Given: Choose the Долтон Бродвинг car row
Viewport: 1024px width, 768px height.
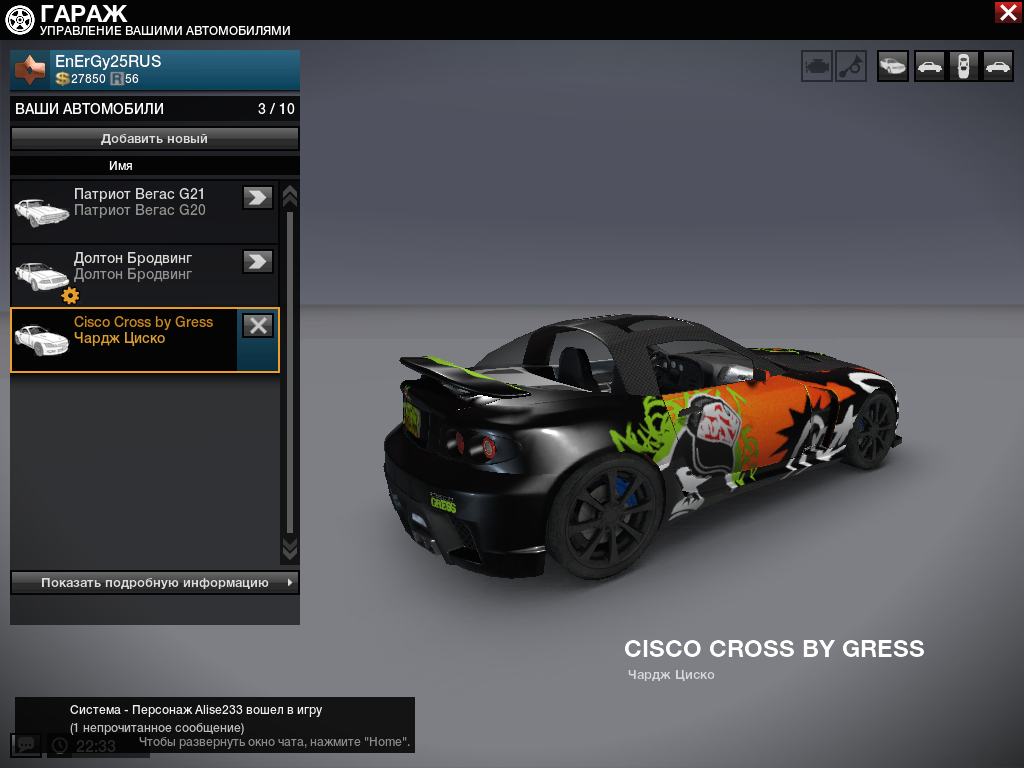Looking at the screenshot, I should (130, 272).
